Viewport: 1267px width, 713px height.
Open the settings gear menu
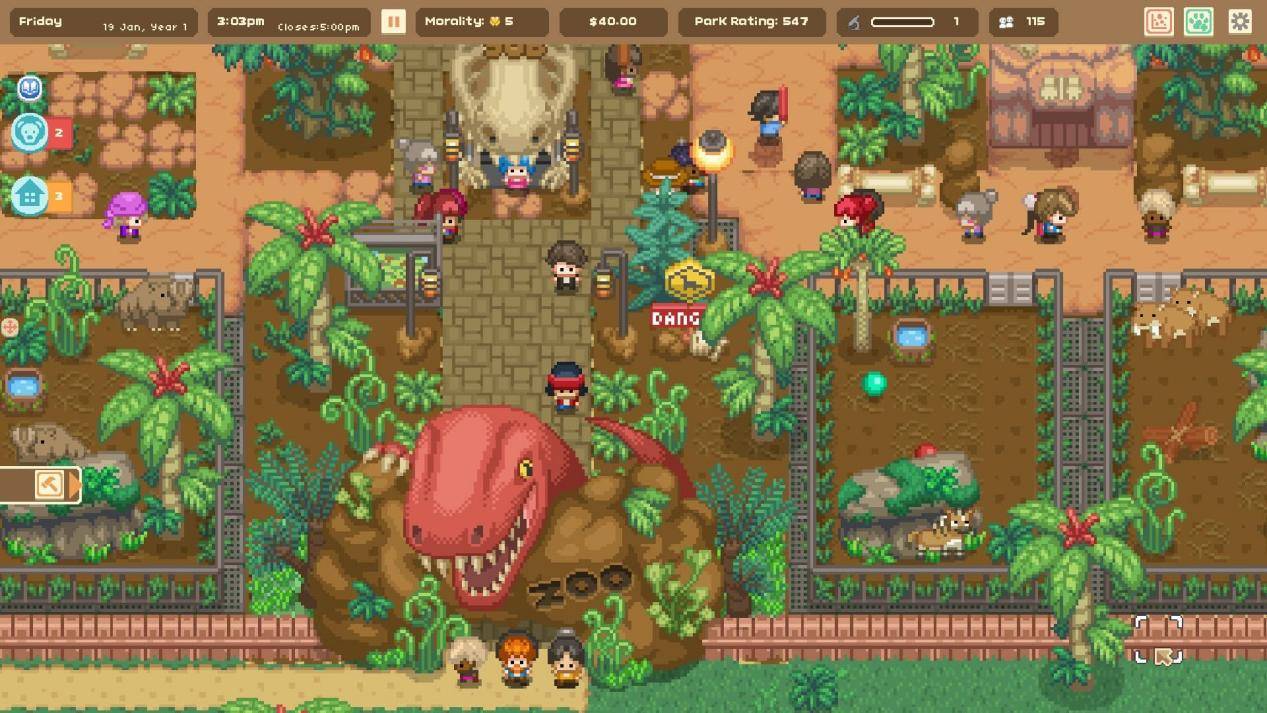[1240, 21]
